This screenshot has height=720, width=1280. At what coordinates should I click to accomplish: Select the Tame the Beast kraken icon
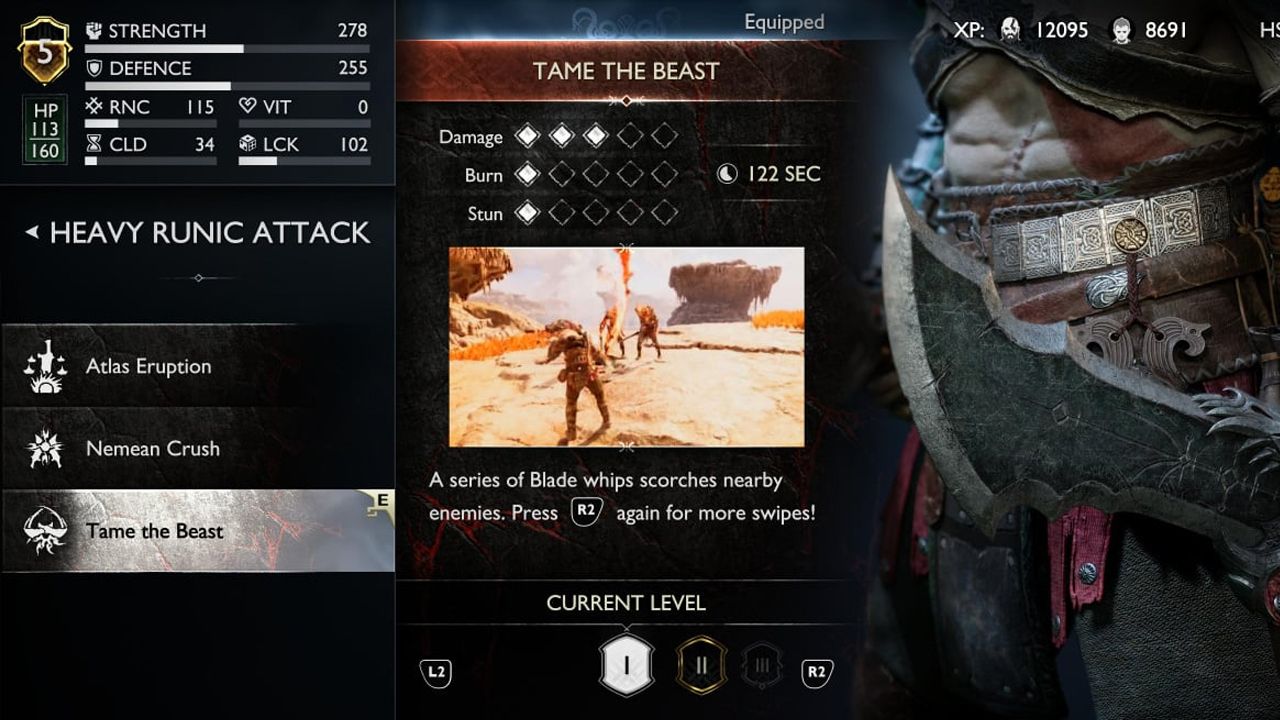click(46, 531)
